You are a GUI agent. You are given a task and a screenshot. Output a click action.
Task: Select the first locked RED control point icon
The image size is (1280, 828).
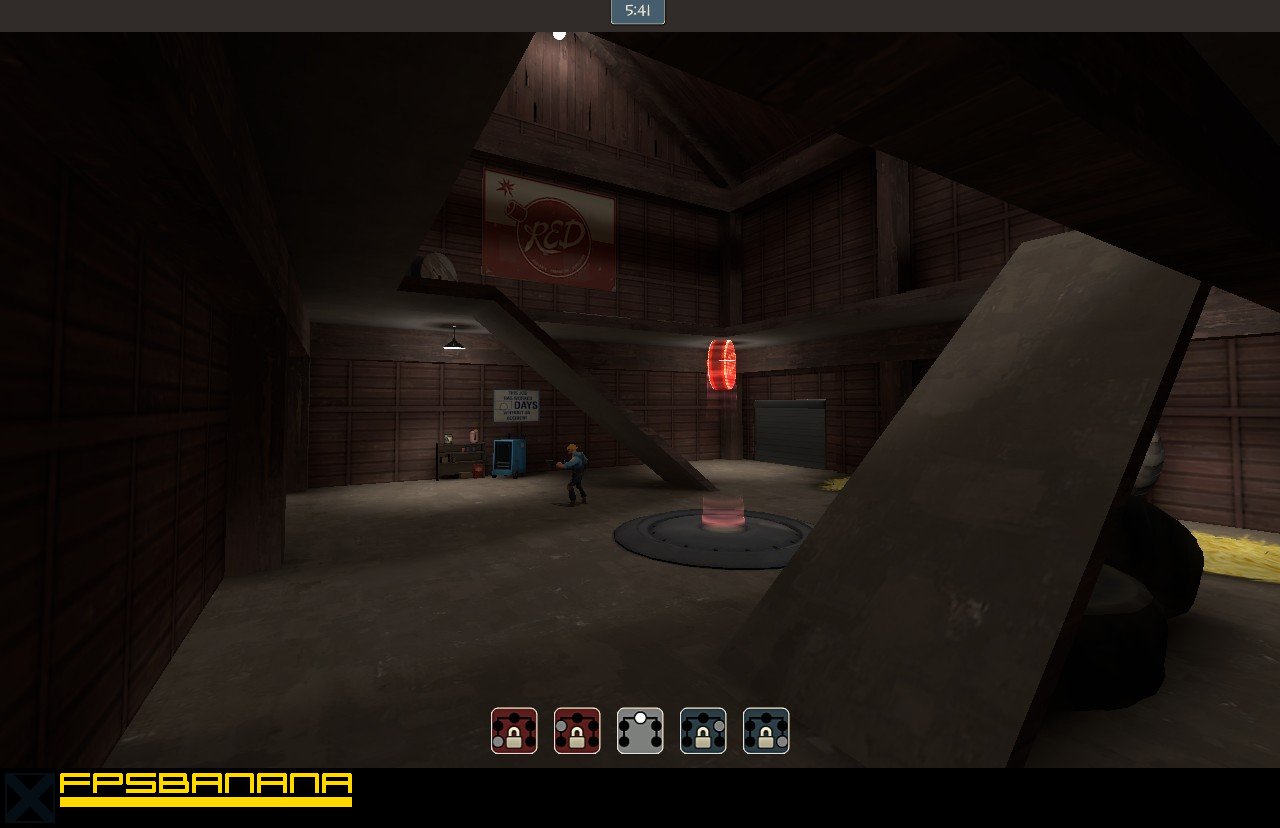coord(513,730)
